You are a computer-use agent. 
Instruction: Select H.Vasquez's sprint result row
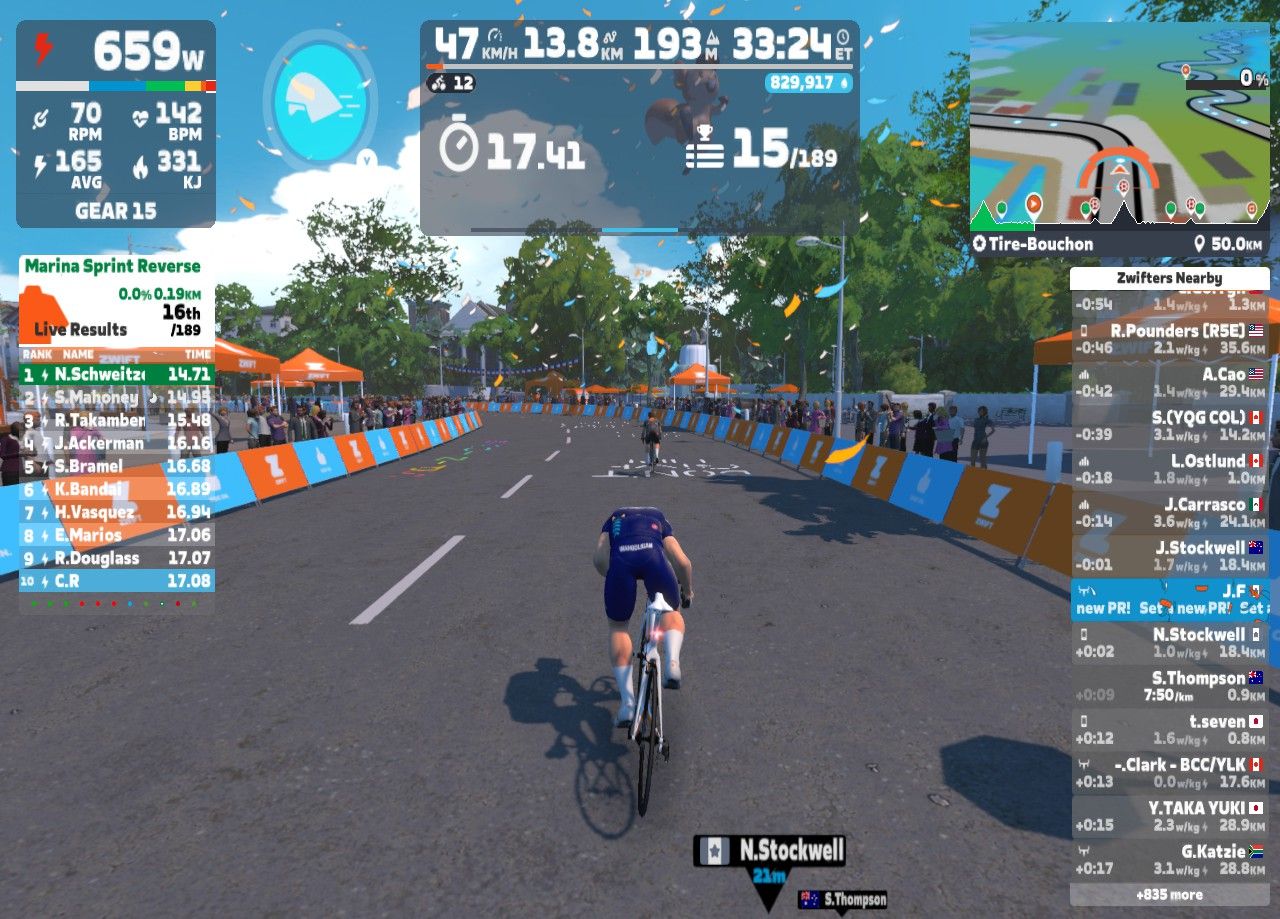tap(117, 512)
